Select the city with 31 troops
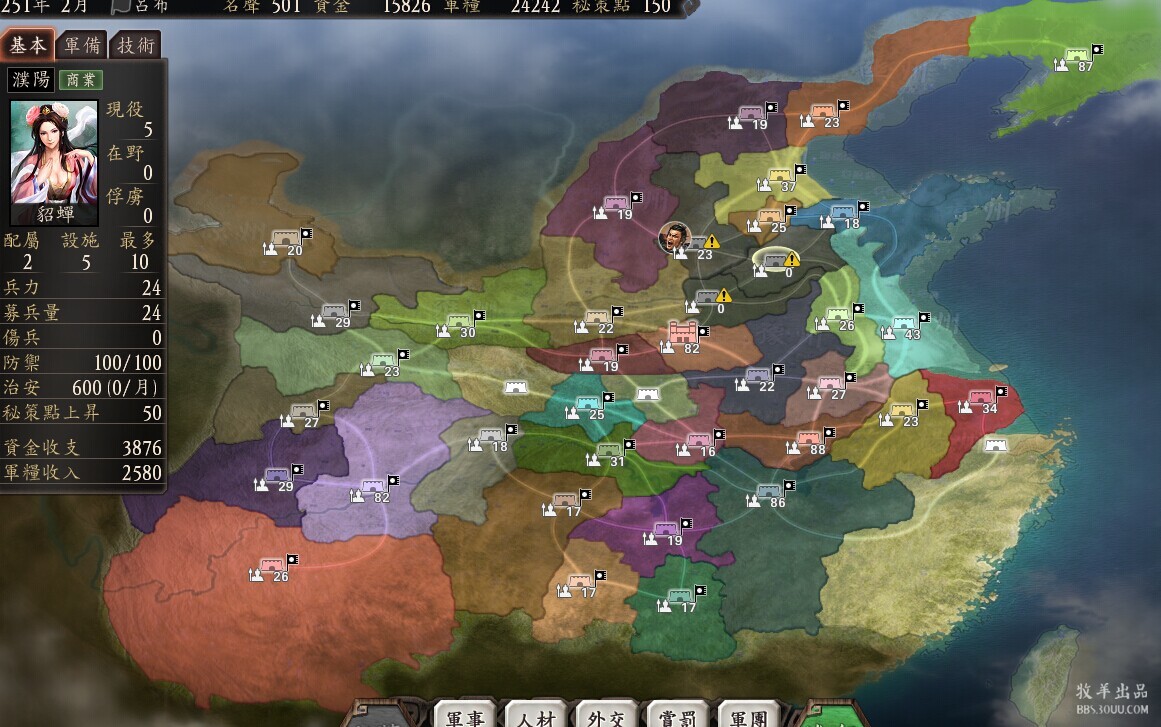Viewport: 1161px width, 727px height. 610,452
